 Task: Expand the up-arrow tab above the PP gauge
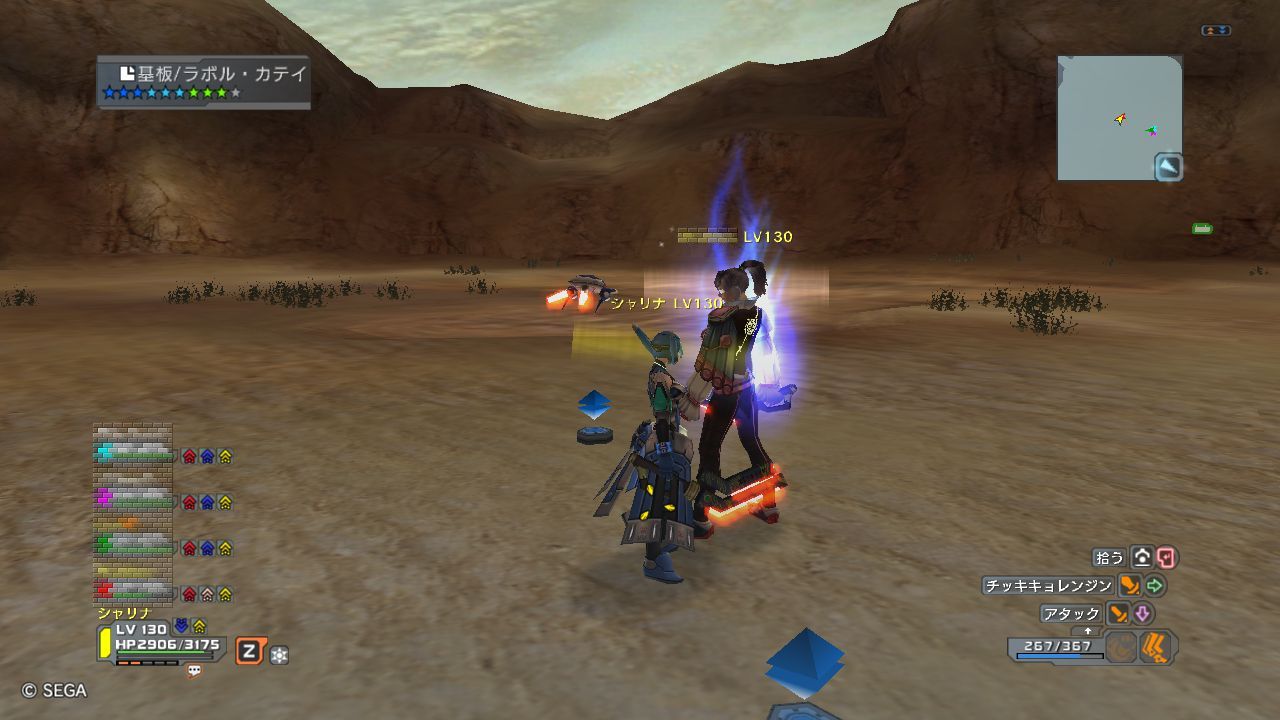tap(1088, 631)
